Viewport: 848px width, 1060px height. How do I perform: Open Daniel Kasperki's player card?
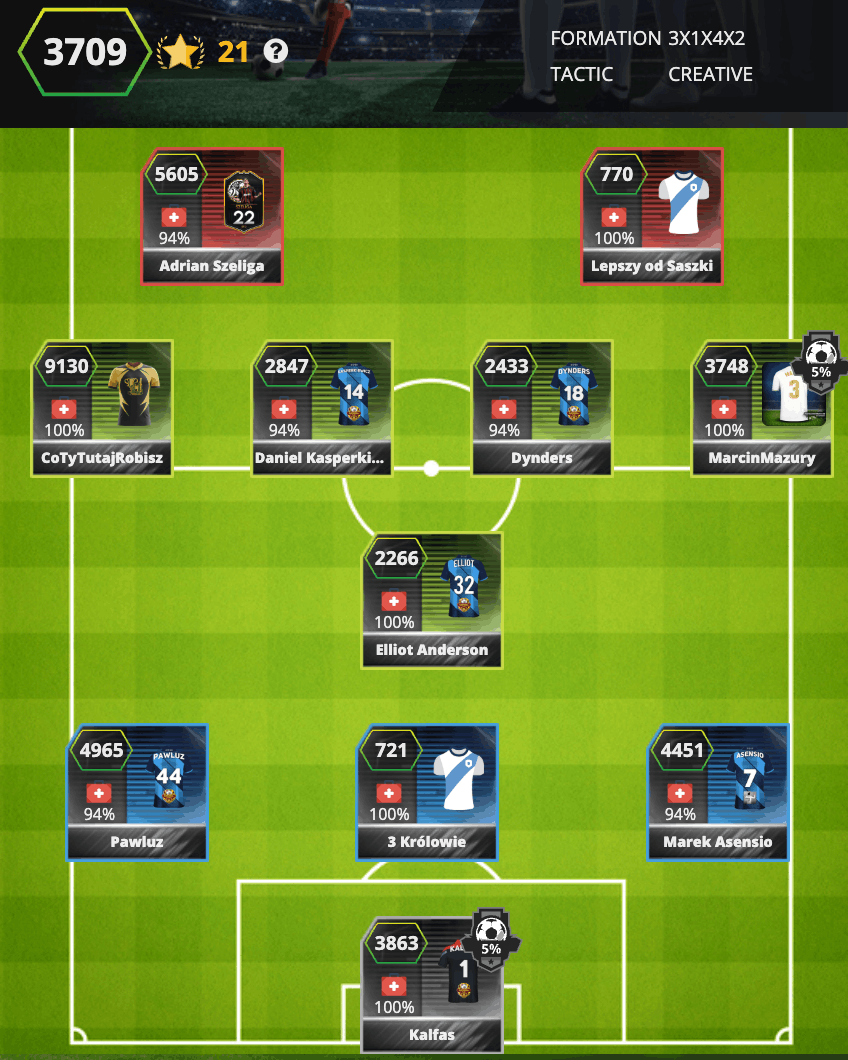pyautogui.click(x=322, y=408)
